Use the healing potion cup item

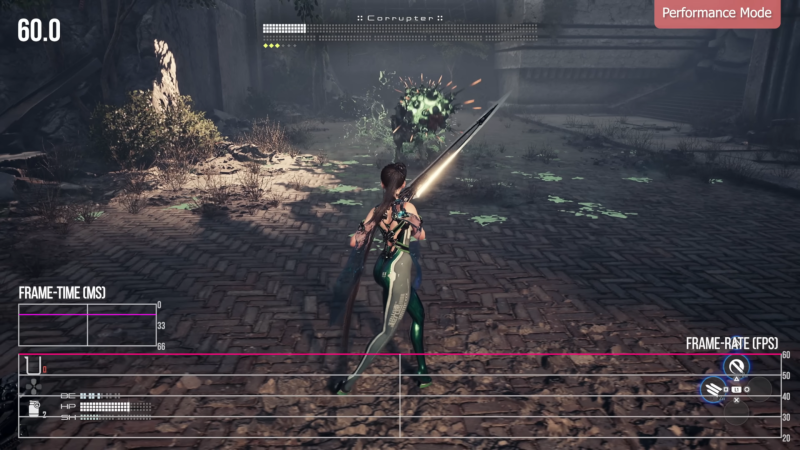coord(33,364)
